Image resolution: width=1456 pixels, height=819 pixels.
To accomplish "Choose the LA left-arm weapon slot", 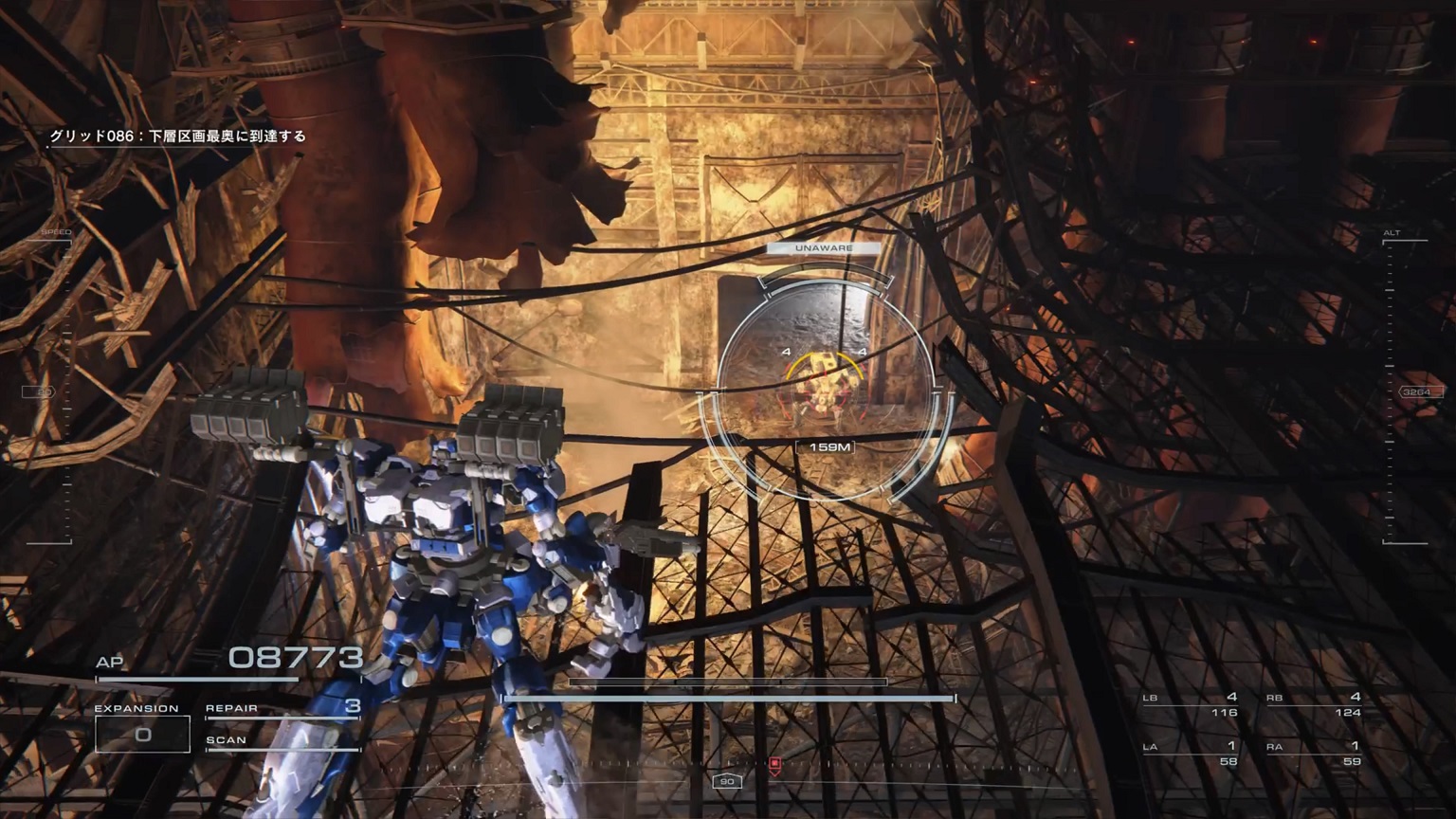I will tap(1191, 754).
